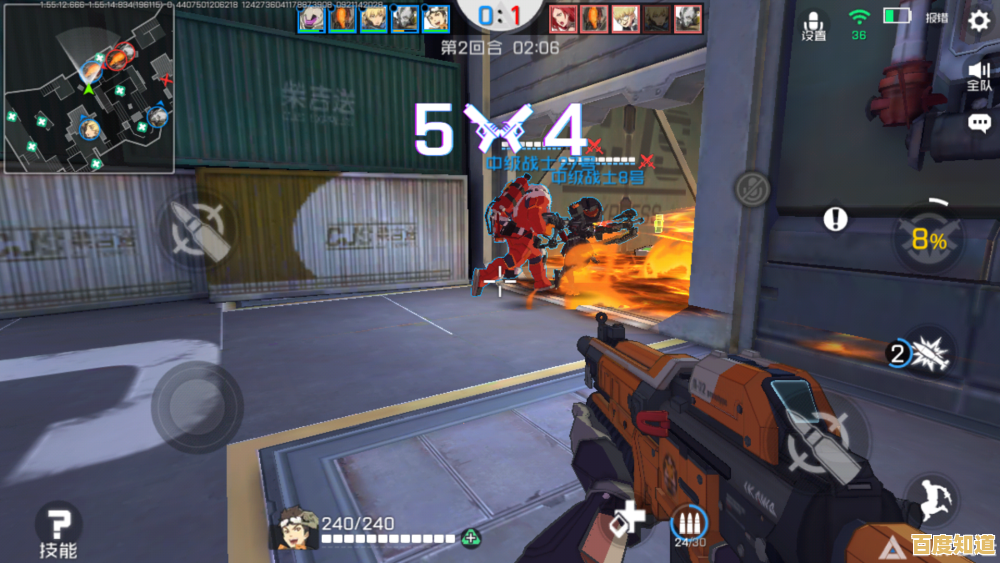
Task: Tap the ammo reload button
Action: pos(689,523)
